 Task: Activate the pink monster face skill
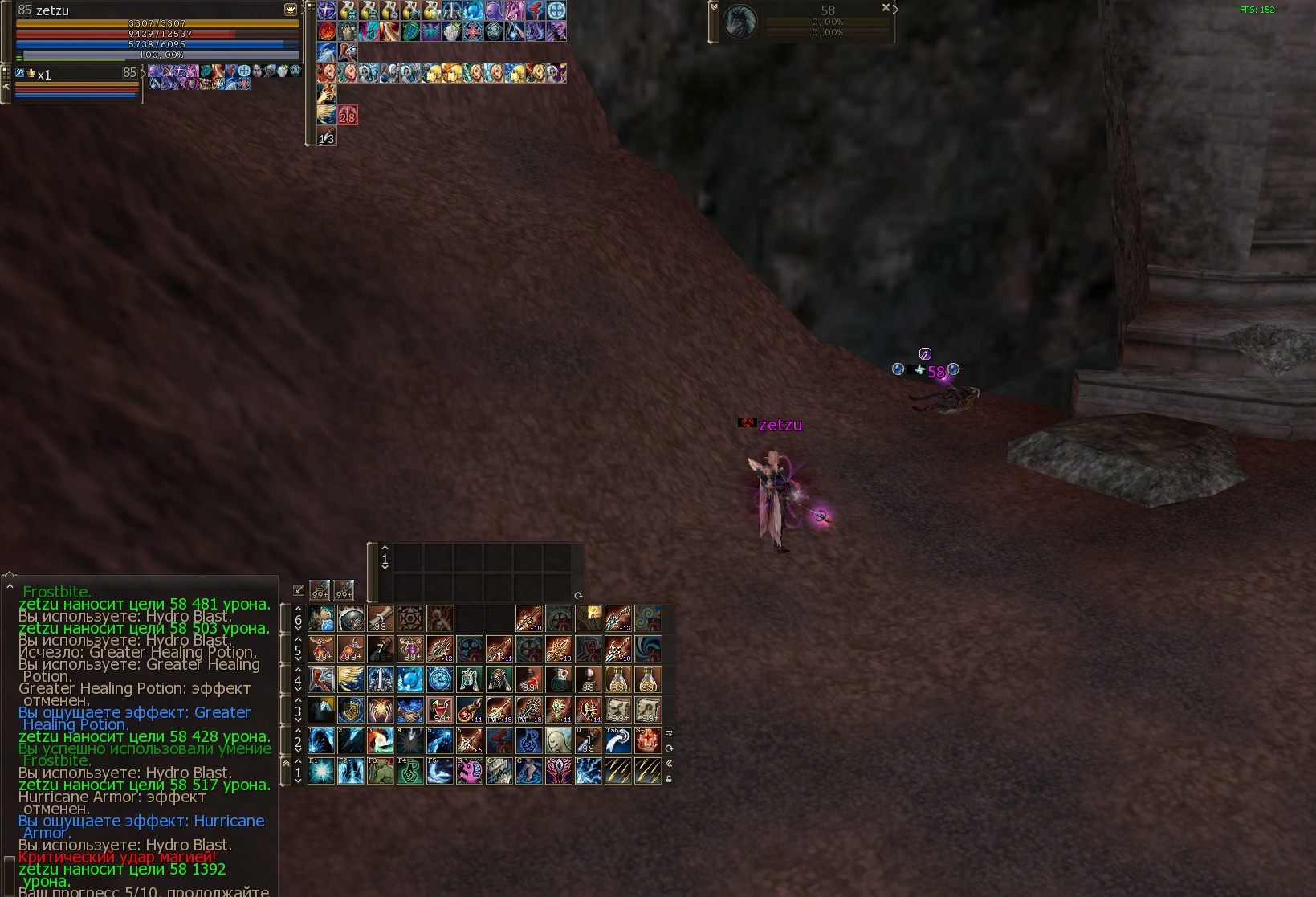pos(470,772)
